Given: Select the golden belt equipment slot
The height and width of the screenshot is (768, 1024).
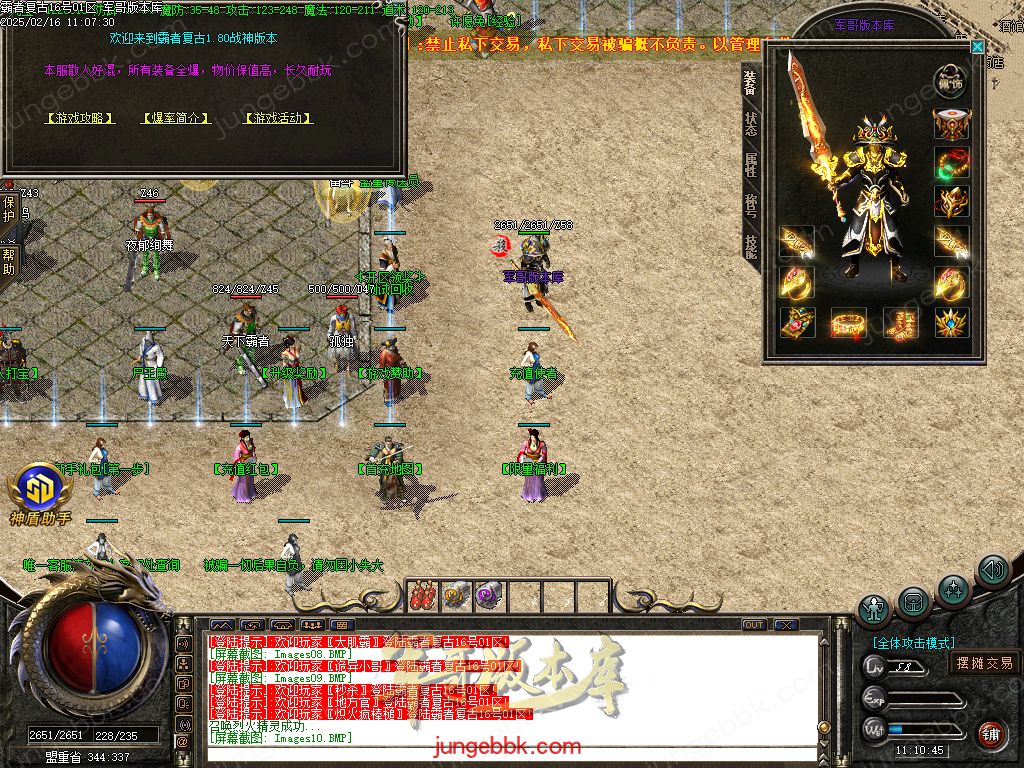Looking at the screenshot, I should pos(848,323).
